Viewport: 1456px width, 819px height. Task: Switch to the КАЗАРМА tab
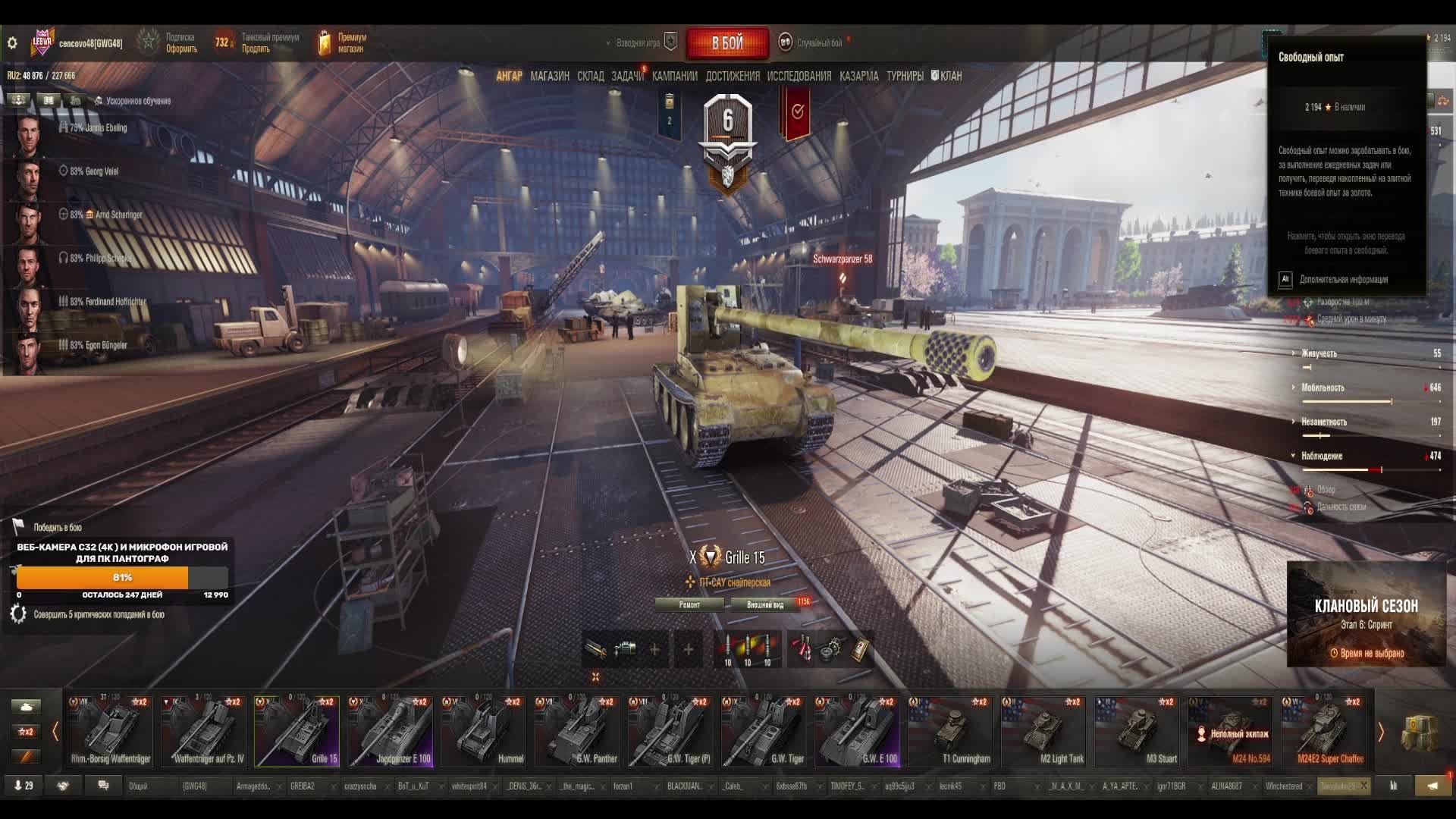pos(859,76)
